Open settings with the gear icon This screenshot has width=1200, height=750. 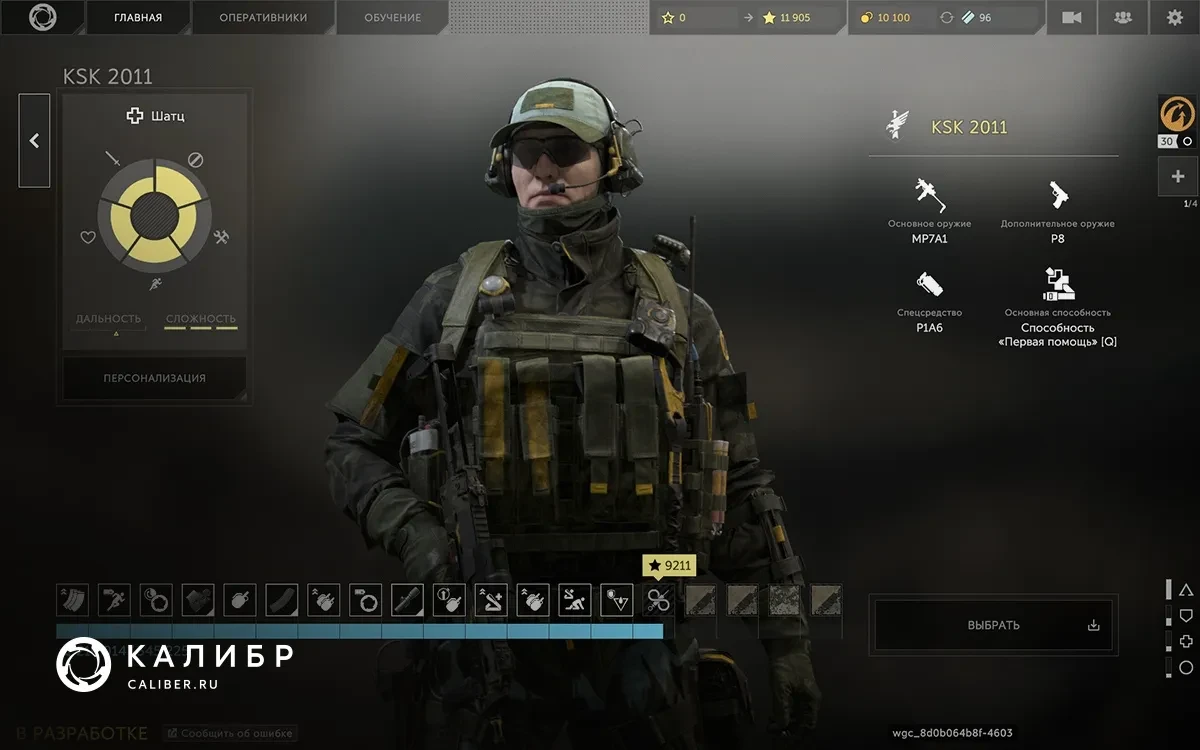[x=1174, y=17]
